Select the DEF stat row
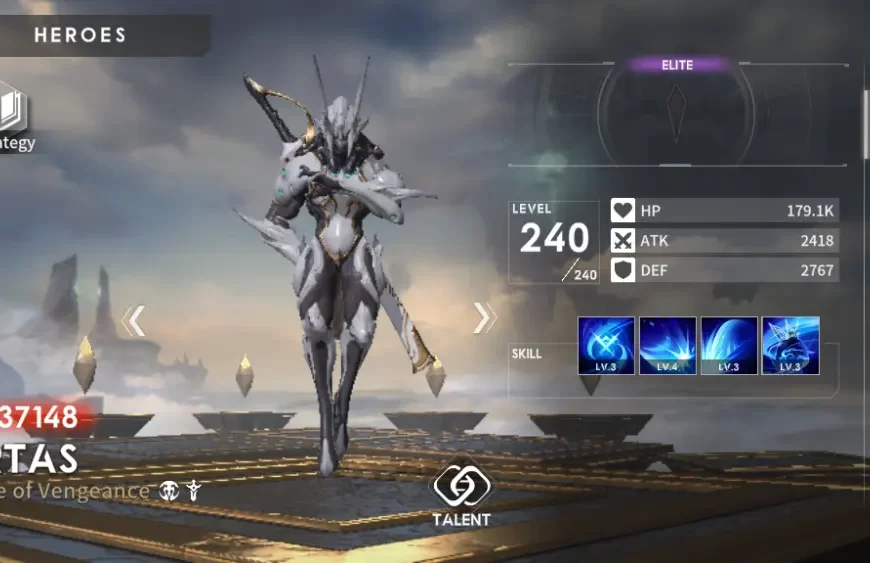 (724, 269)
